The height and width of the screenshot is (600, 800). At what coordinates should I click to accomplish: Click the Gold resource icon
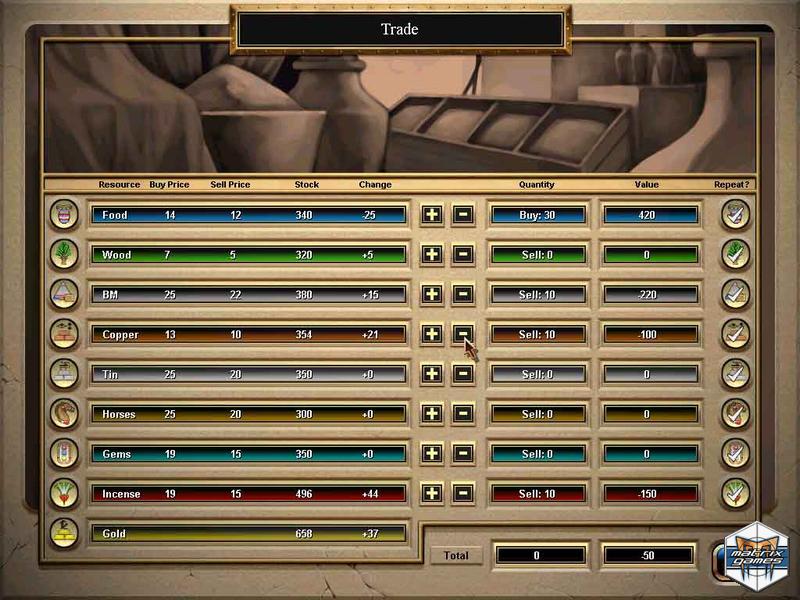point(64,532)
